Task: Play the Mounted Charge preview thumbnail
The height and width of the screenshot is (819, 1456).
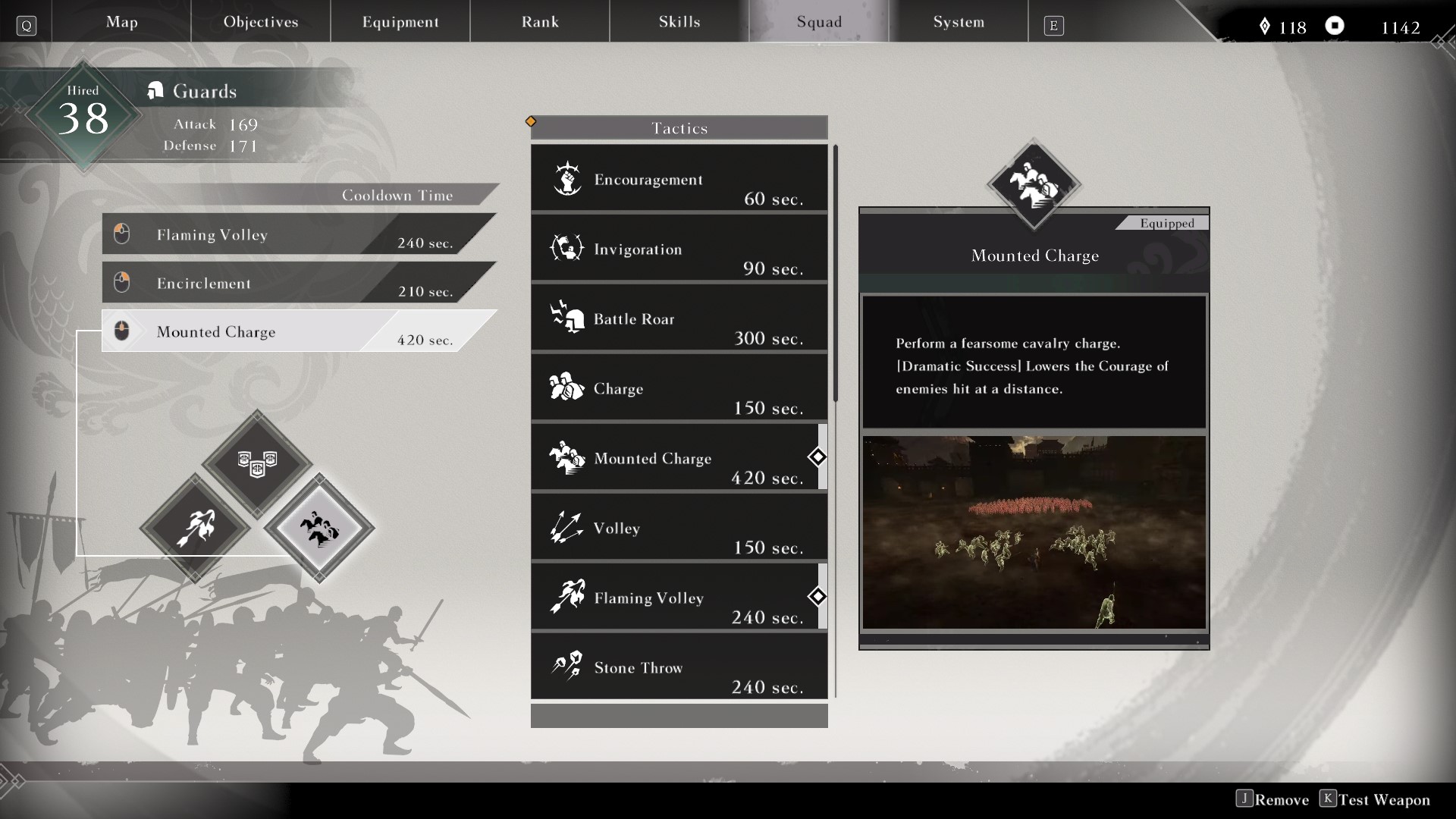Action: click(x=1034, y=532)
